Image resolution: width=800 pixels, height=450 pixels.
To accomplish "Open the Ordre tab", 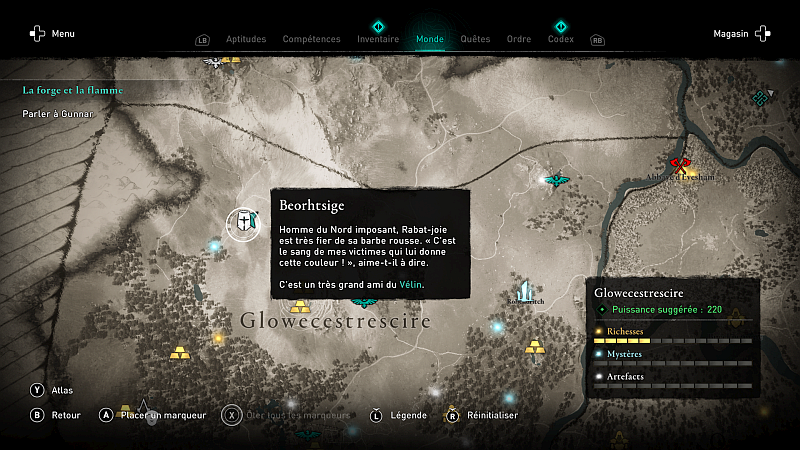I will coord(519,40).
